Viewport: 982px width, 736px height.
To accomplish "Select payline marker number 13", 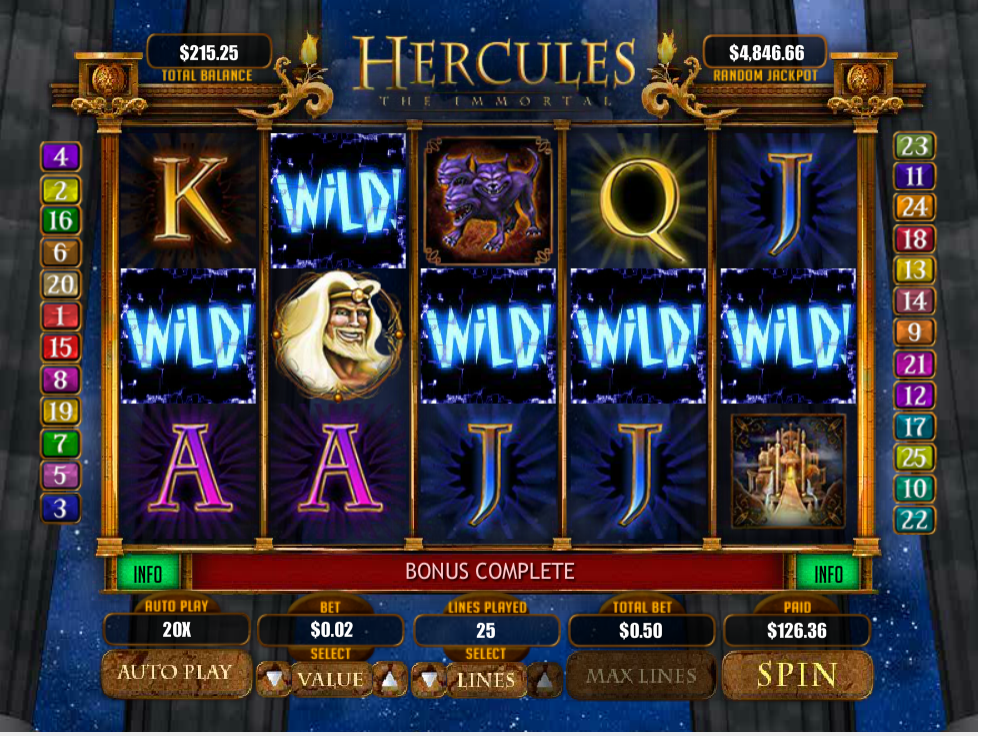I will tap(914, 270).
